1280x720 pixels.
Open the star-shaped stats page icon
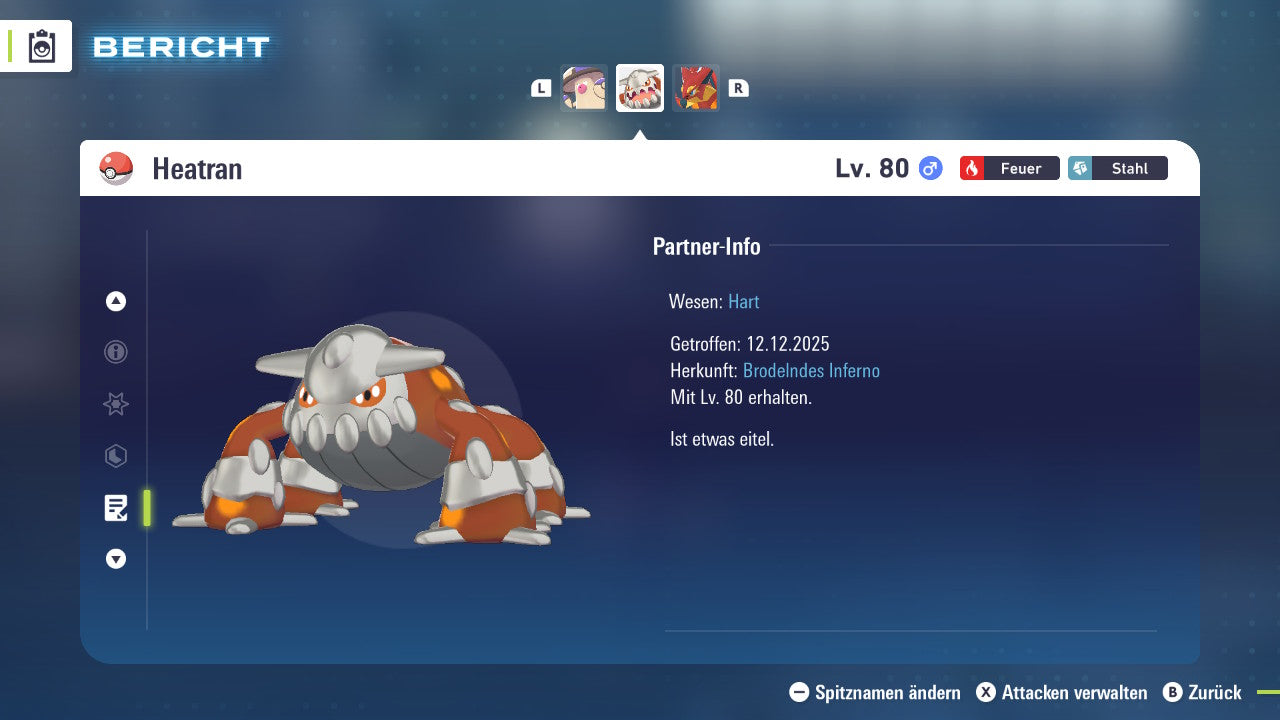tap(115, 404)
